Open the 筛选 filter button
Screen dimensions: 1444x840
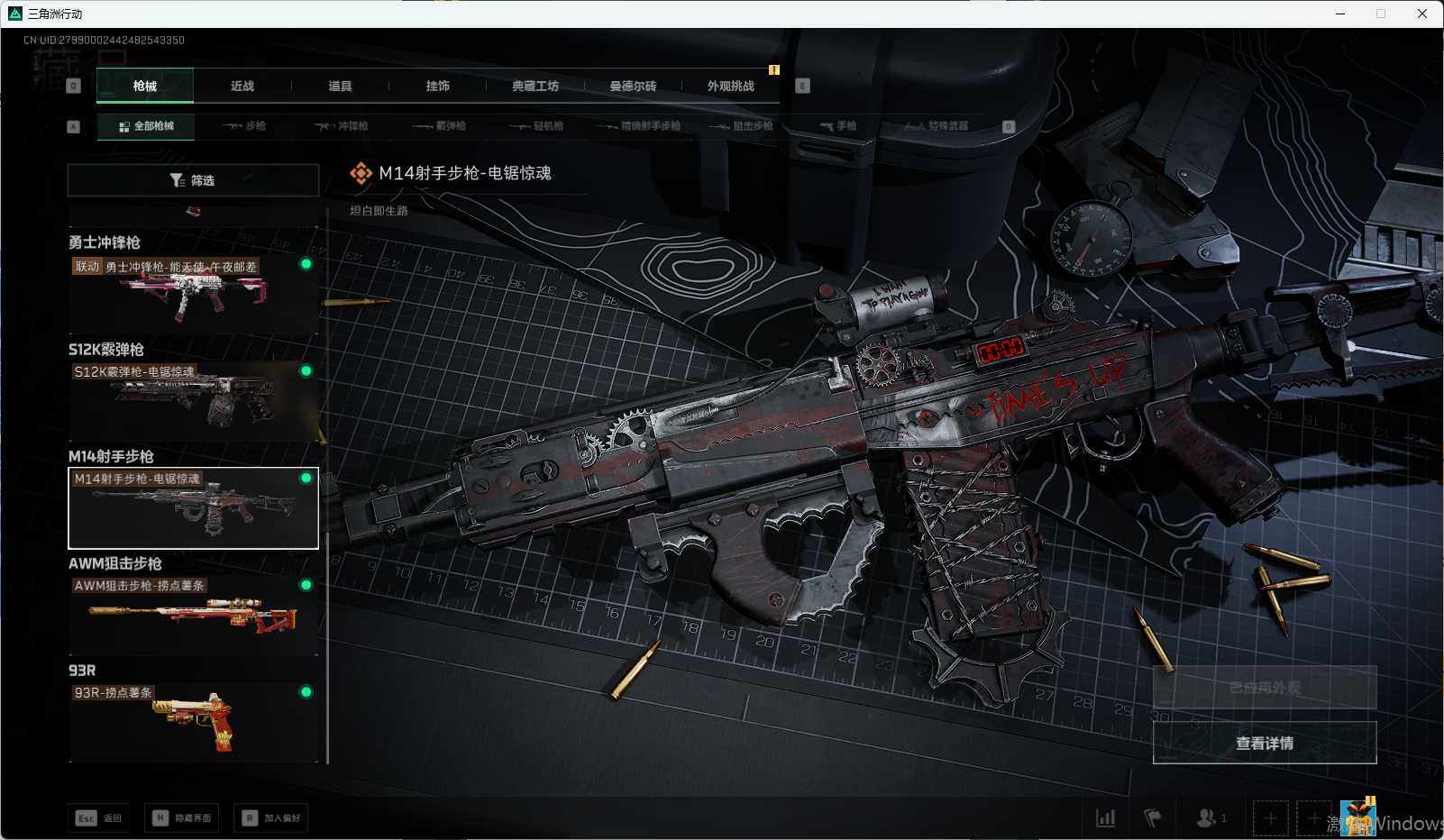(x=193, y=180)
